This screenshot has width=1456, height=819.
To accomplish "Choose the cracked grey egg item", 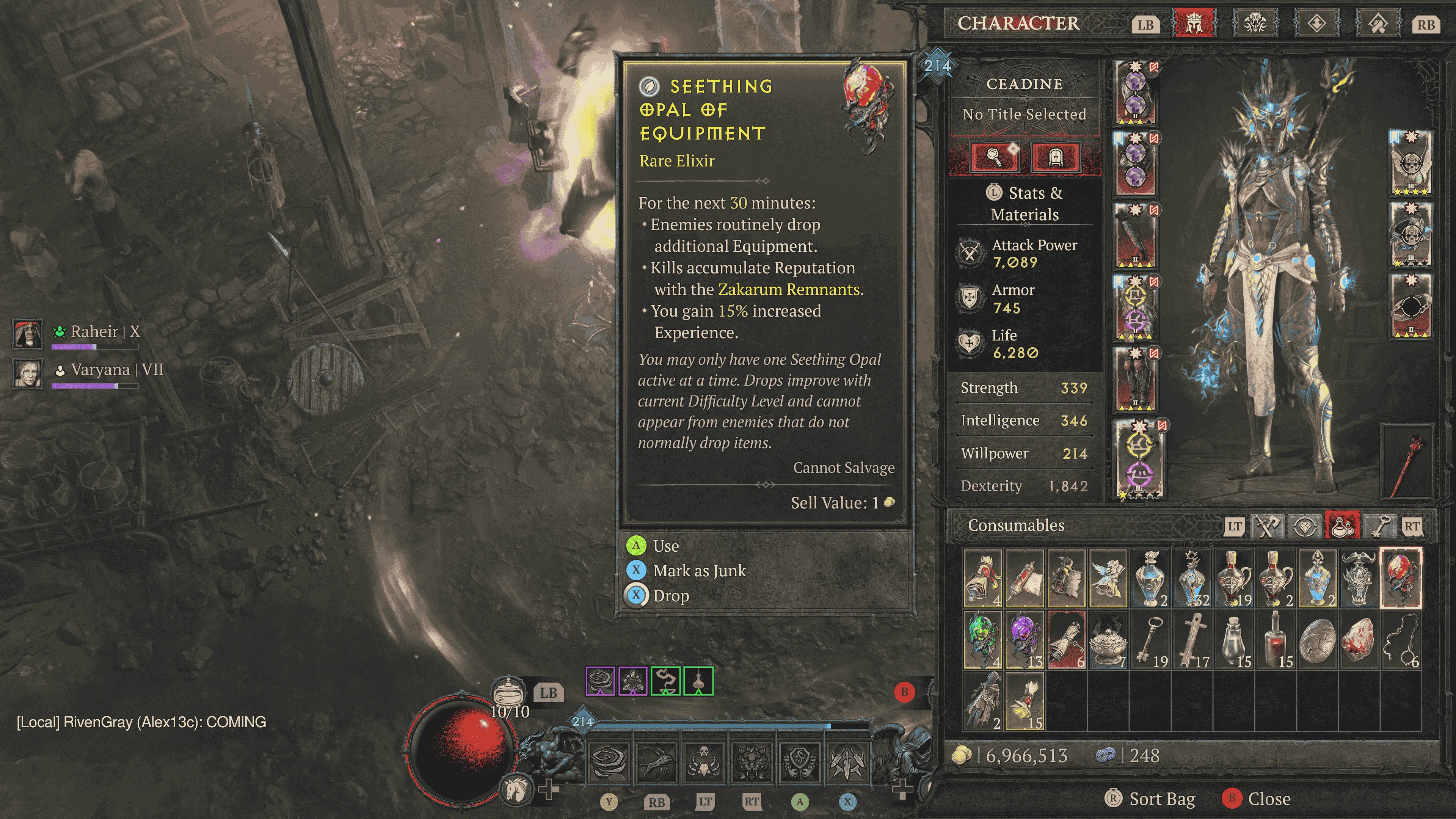I will [1317, 639].
